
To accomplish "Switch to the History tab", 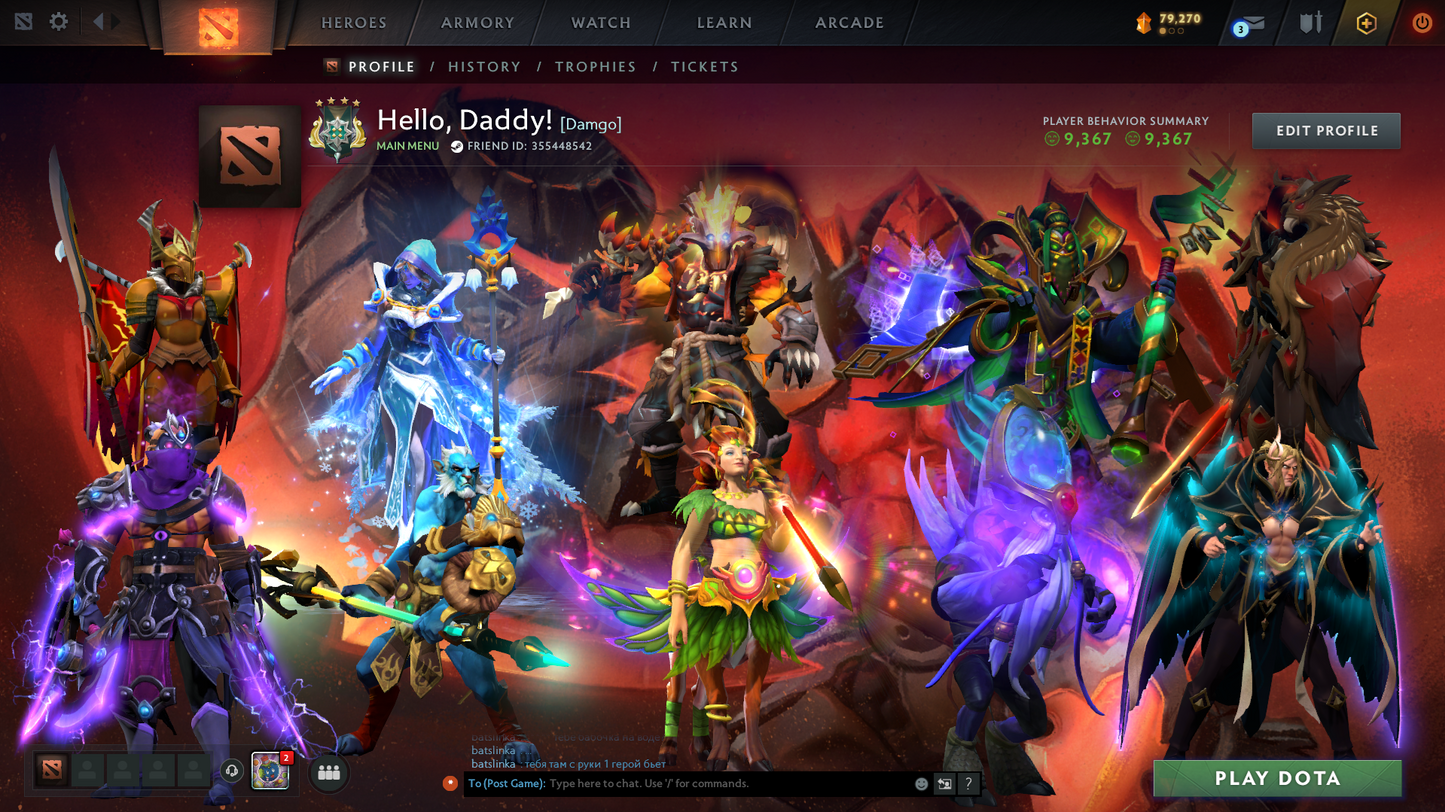I will [x=484, y=67].
